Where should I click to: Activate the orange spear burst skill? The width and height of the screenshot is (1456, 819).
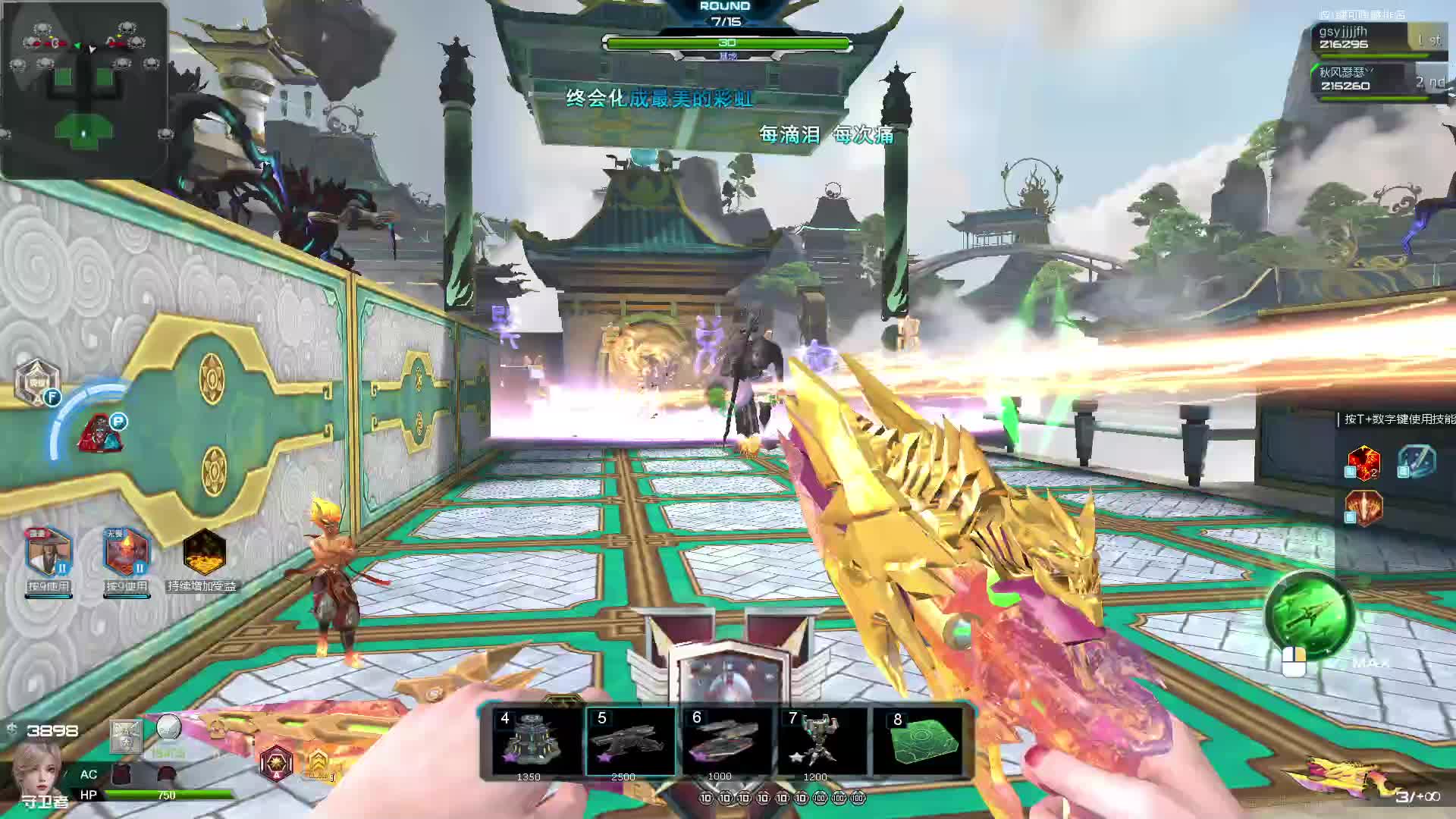tap(1363, 507)
